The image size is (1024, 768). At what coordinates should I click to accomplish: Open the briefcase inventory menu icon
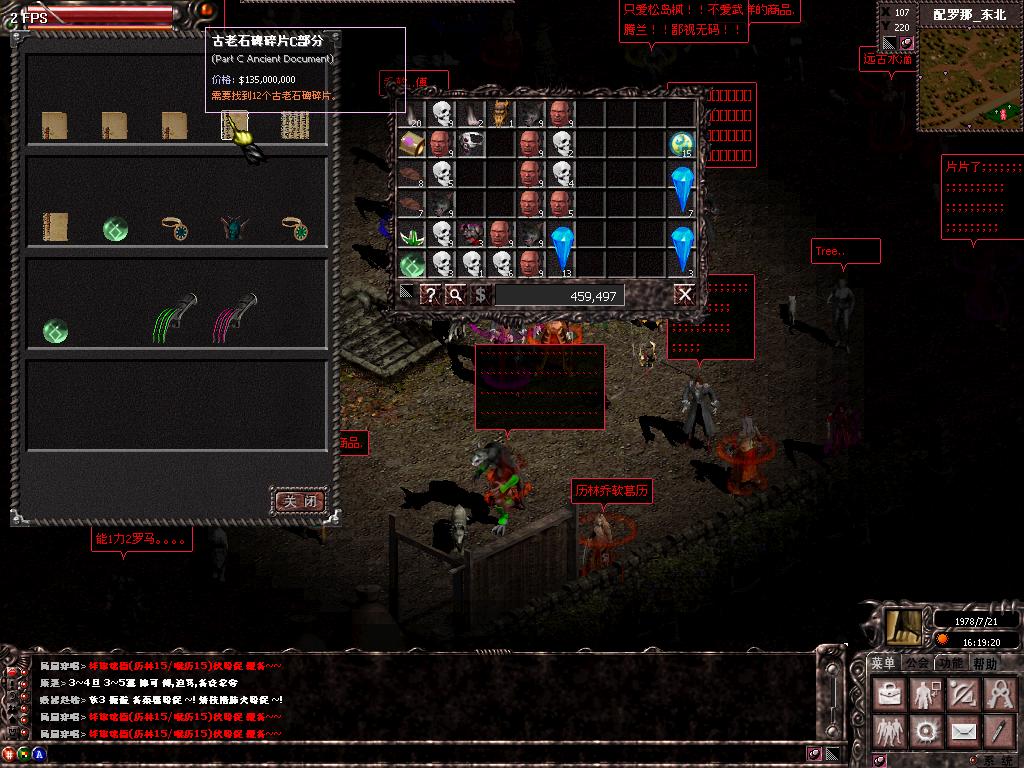(888, 694)
